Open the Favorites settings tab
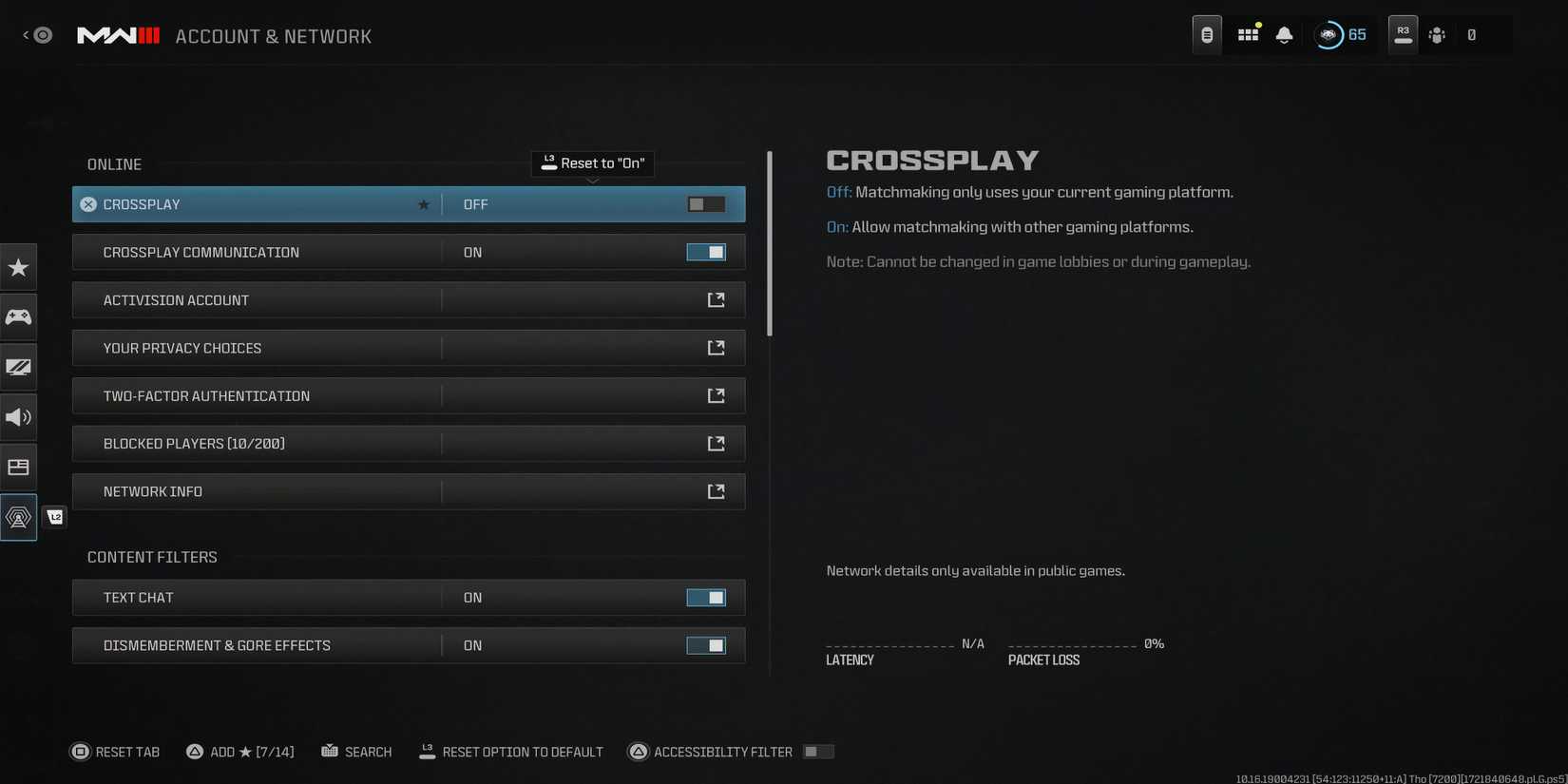The image size is (1568, 784). pyautogui.click(x=19, y=267)
